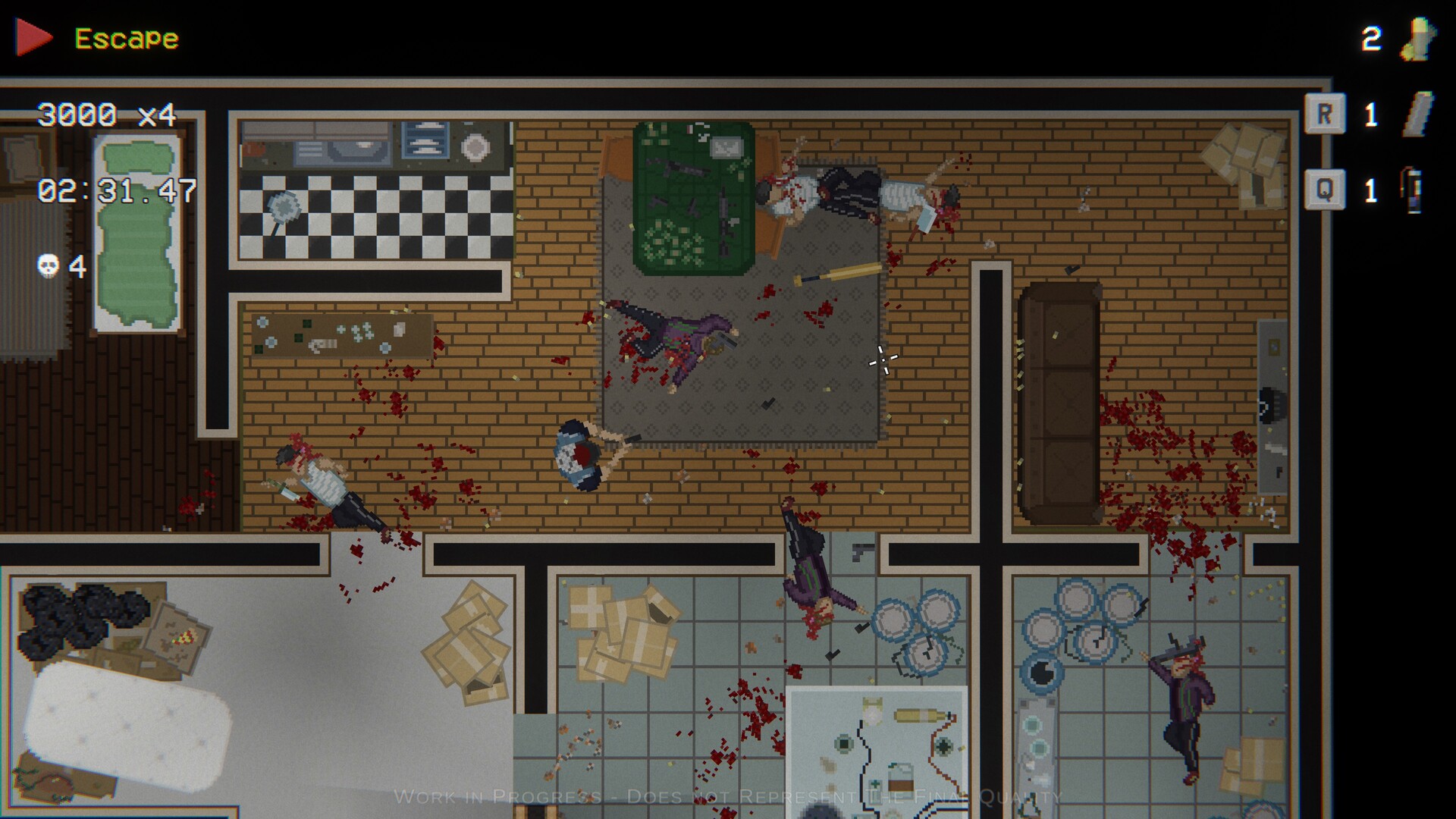
Task: Click the pistol lying on the gray rug
Action: tap(768, 403)
